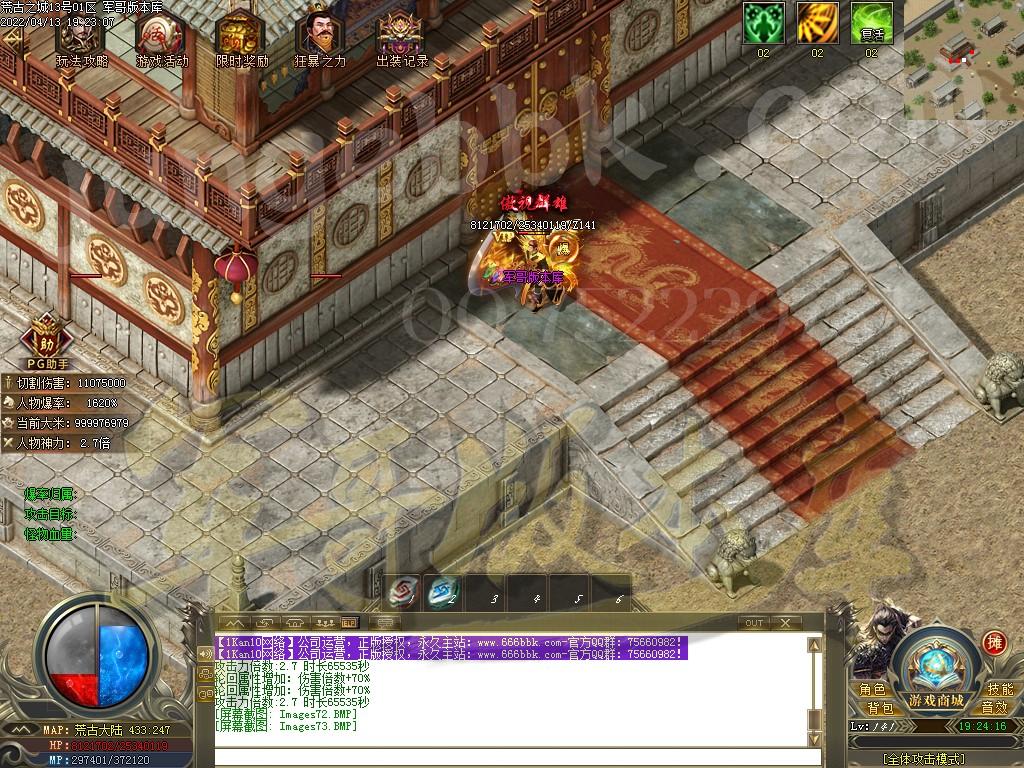The height and width of the screenshot is (768, 1024).
Task: Toggle the 音效 sound effects button
Action: (993, 708)
